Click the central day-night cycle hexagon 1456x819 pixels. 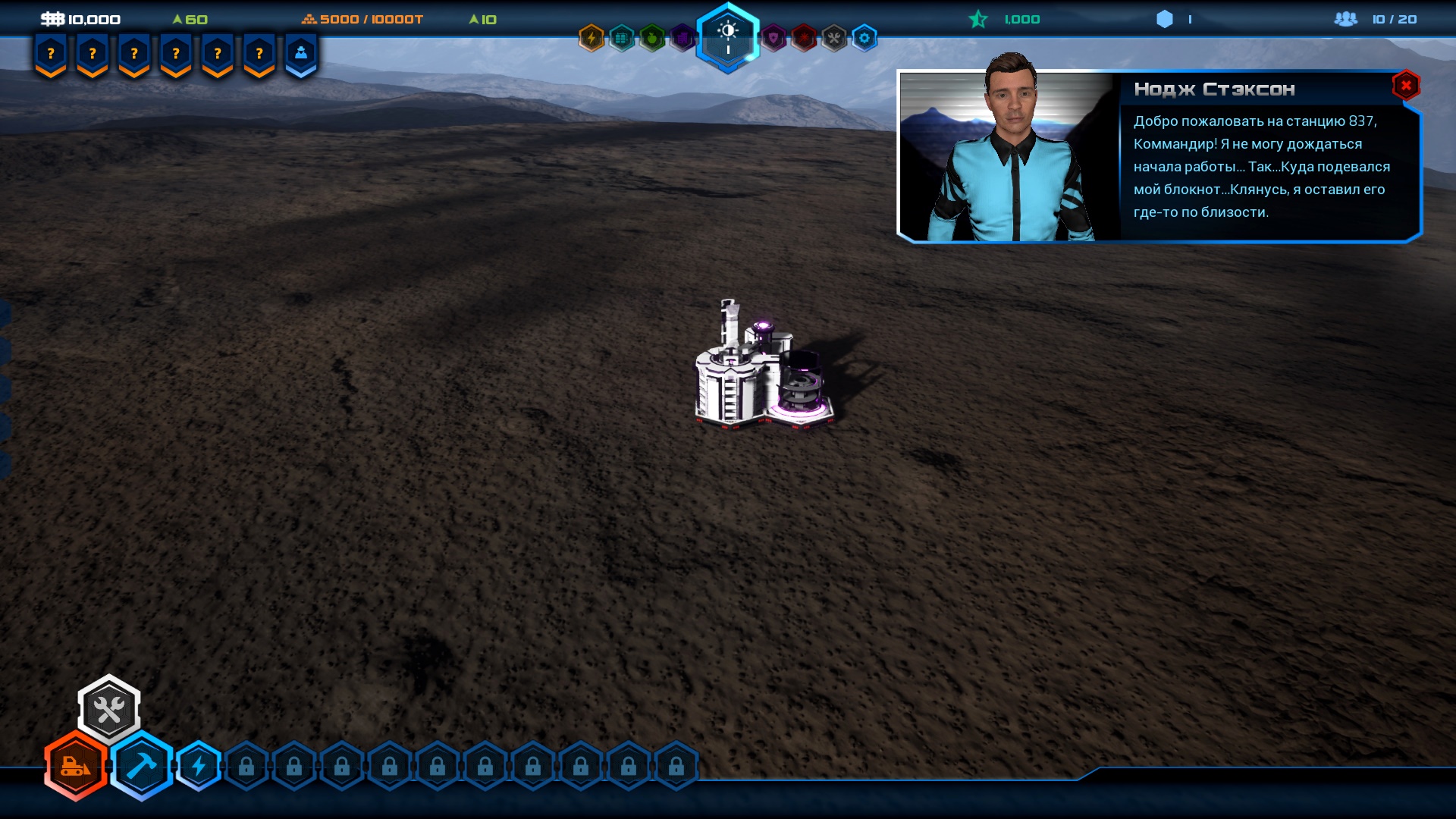coord(728,36)
